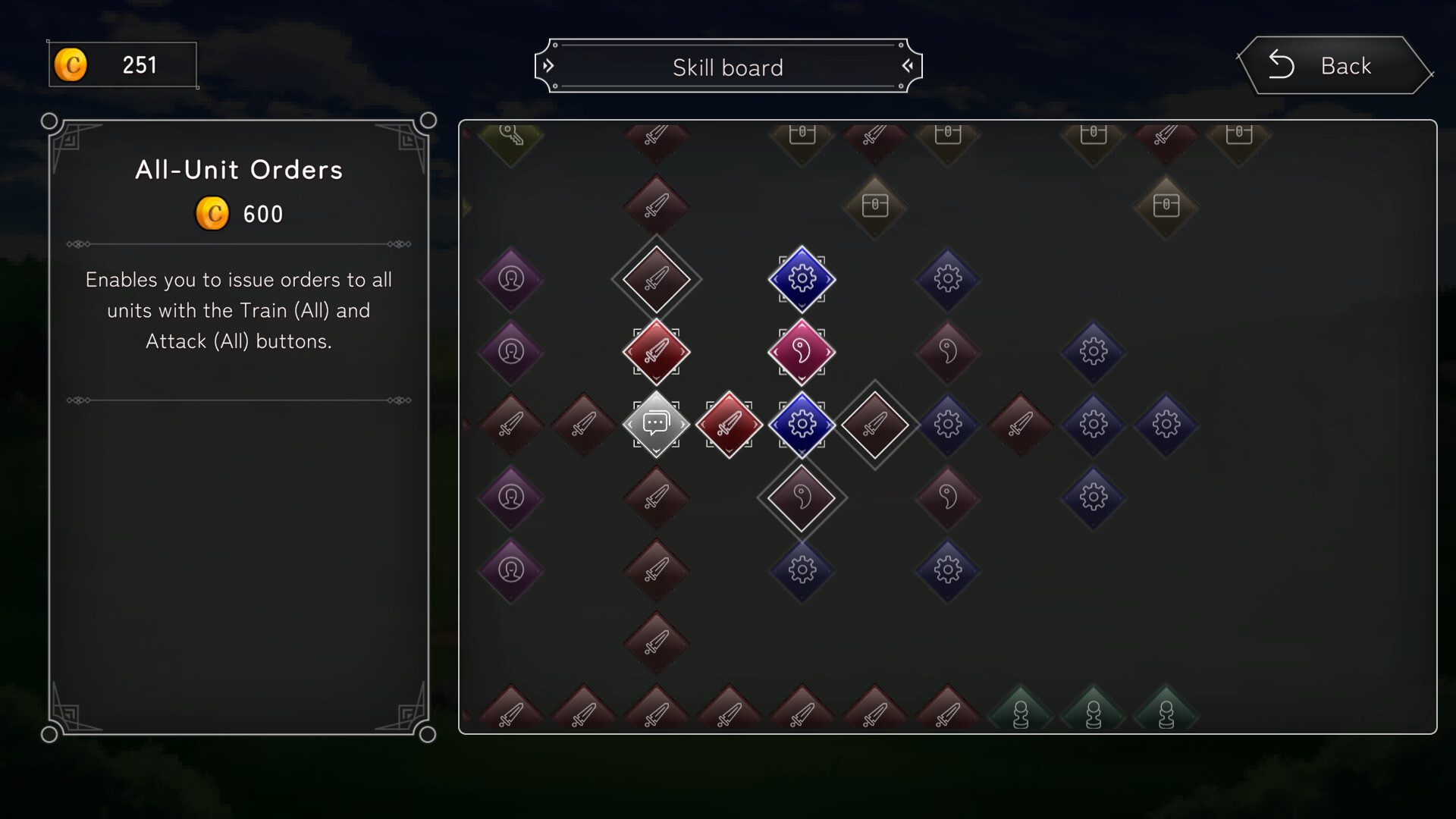This screenshot has height=819, width=1456.
Task: Select the olive wrench skill node
Action: pos(511,138)
